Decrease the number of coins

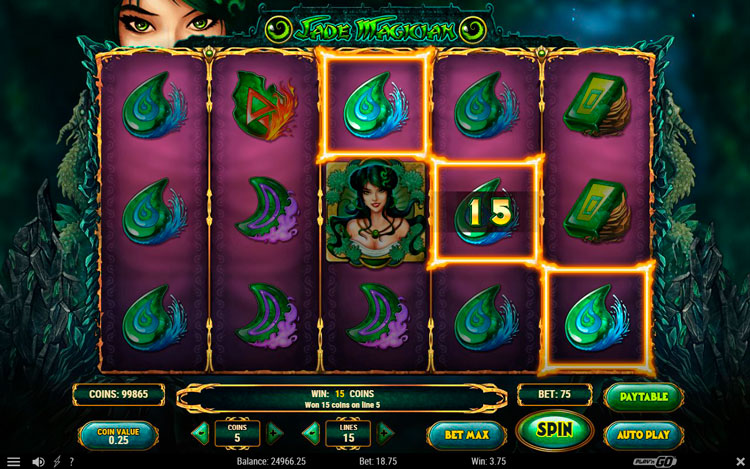click(x=201, y=434)
